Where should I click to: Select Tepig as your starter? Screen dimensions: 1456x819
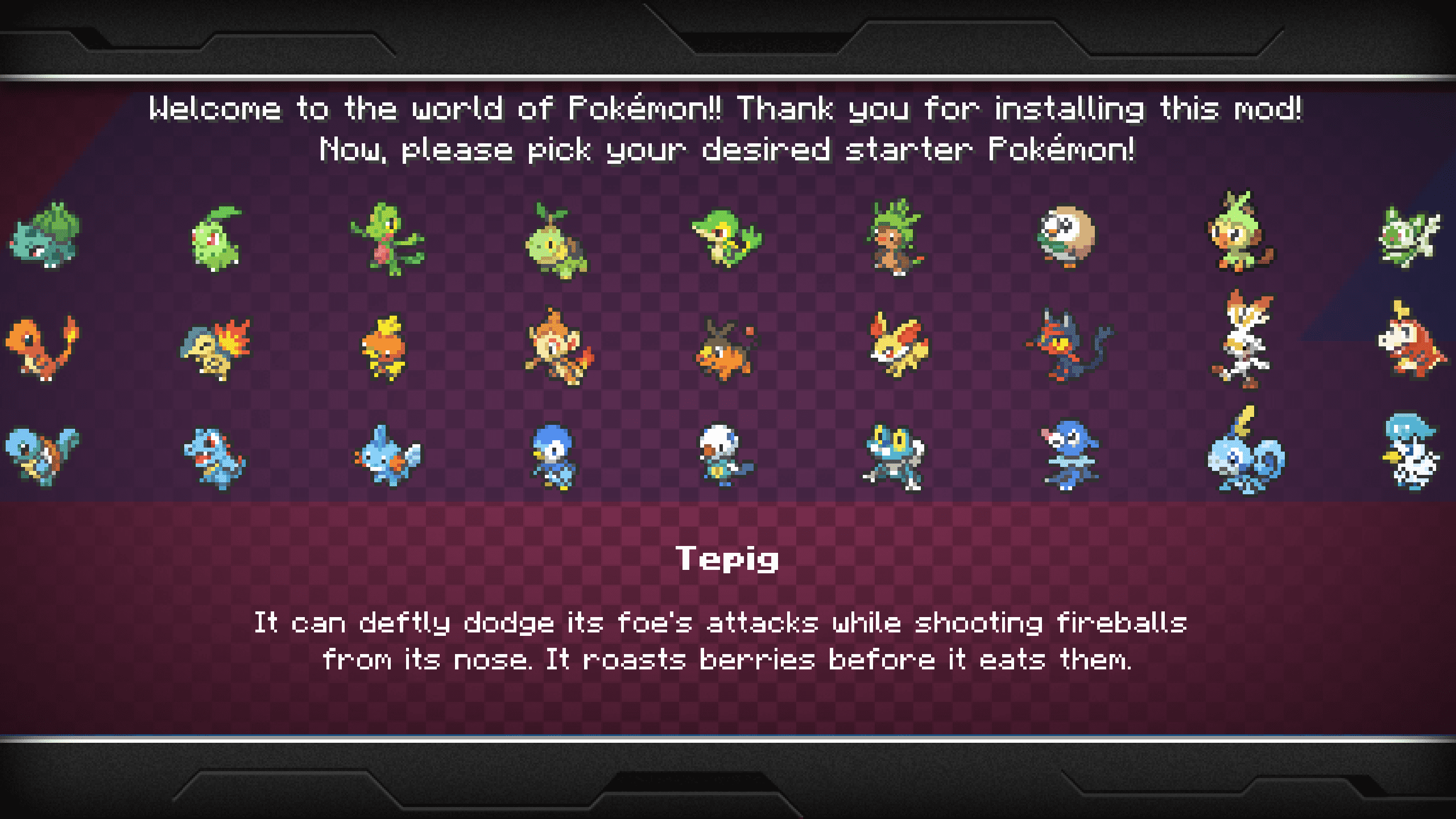click(x=726, y=351)
